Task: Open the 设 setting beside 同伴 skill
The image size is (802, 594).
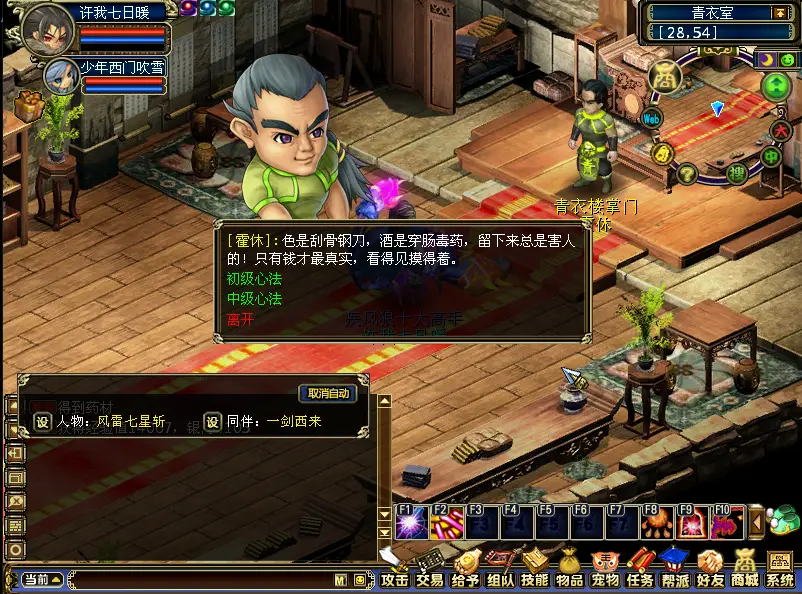Action: tap(212, 422)
